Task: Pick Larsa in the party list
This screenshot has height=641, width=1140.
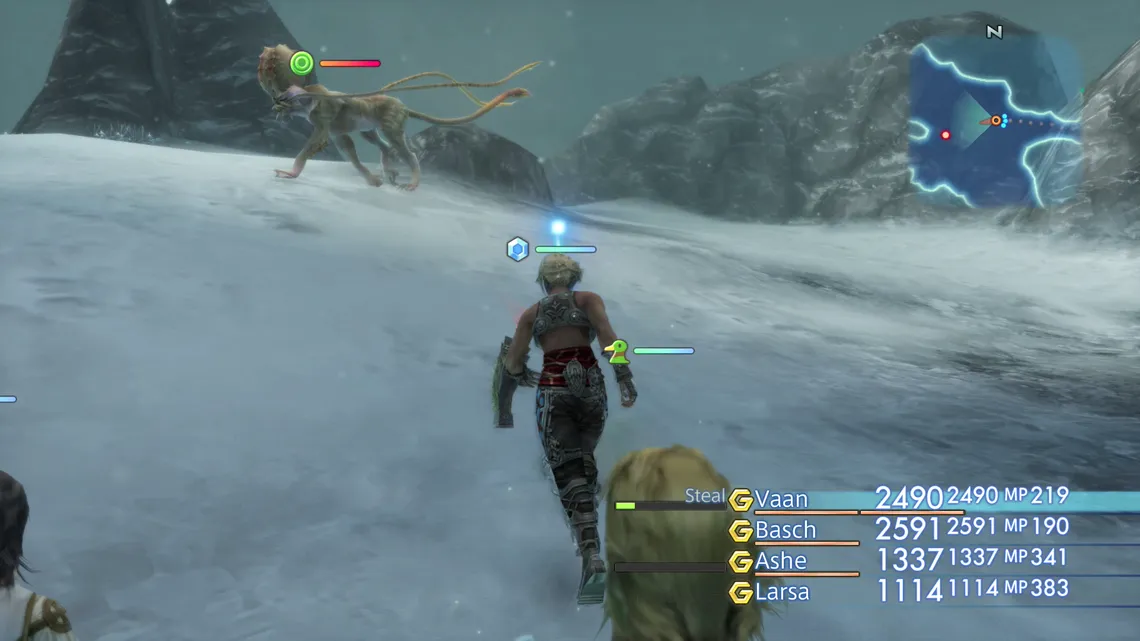Action: [782, 592]
